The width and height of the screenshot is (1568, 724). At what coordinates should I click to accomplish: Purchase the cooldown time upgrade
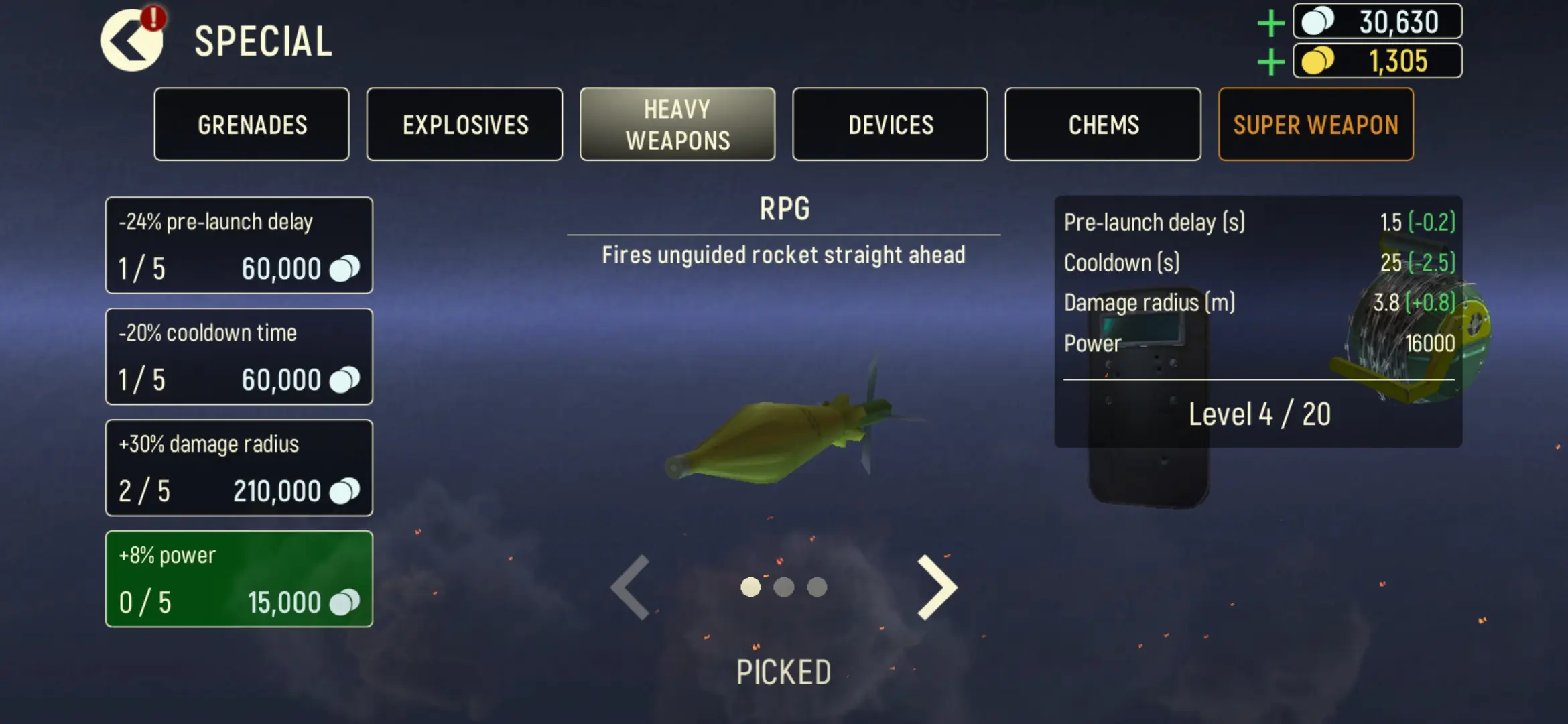pyautogui.click(x=239, y=357)
